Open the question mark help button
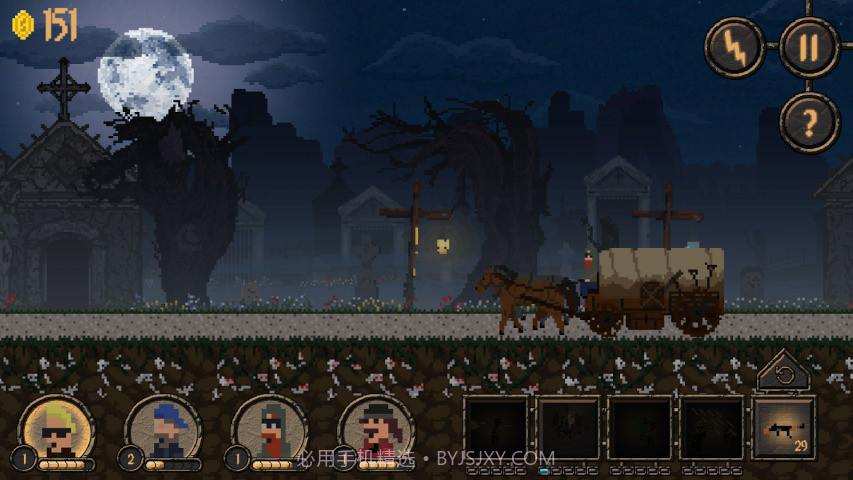853x480 pixels. (808, 122)
